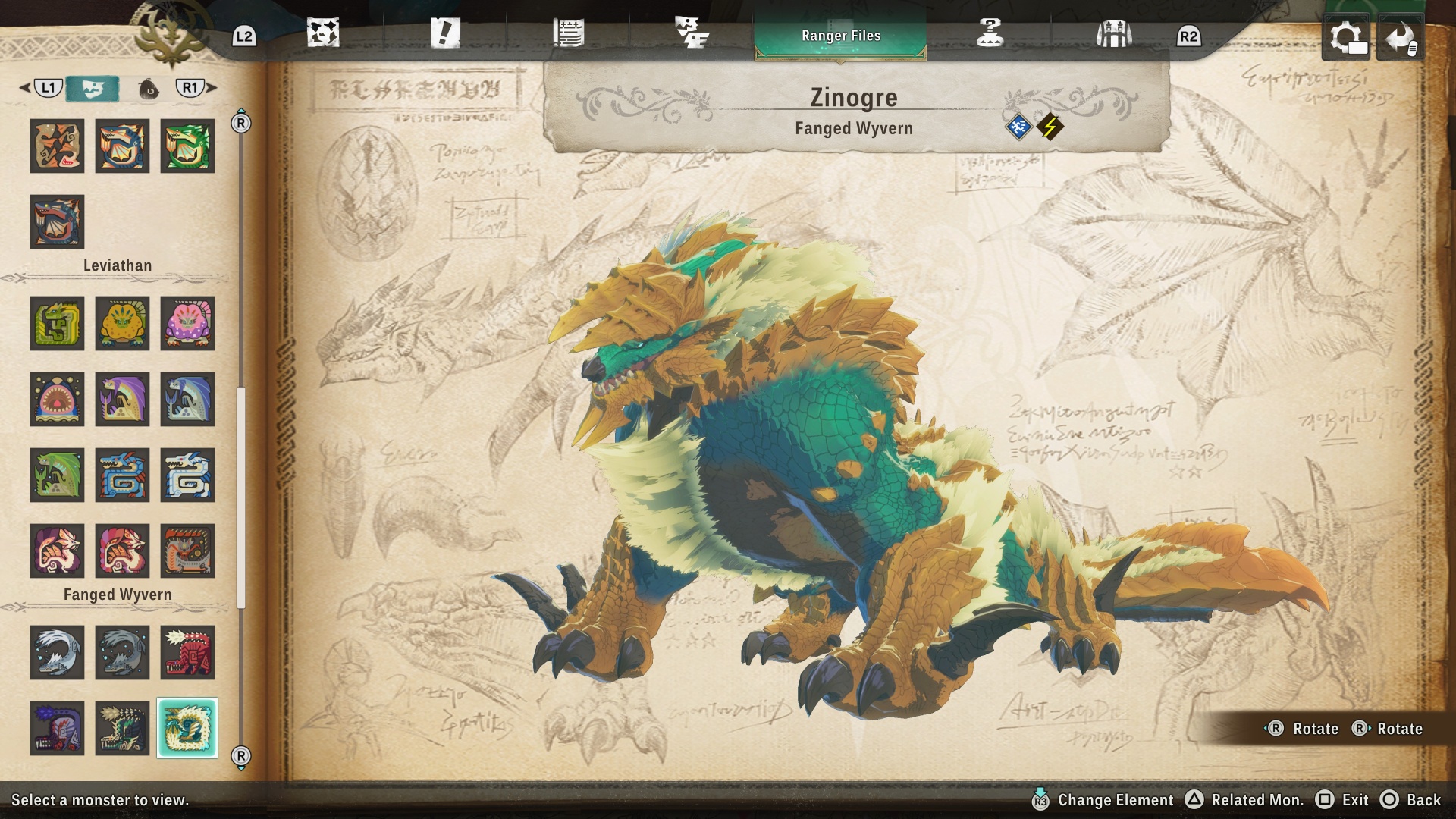Open the map icon on the top toolbar

(x=325, y=33)
